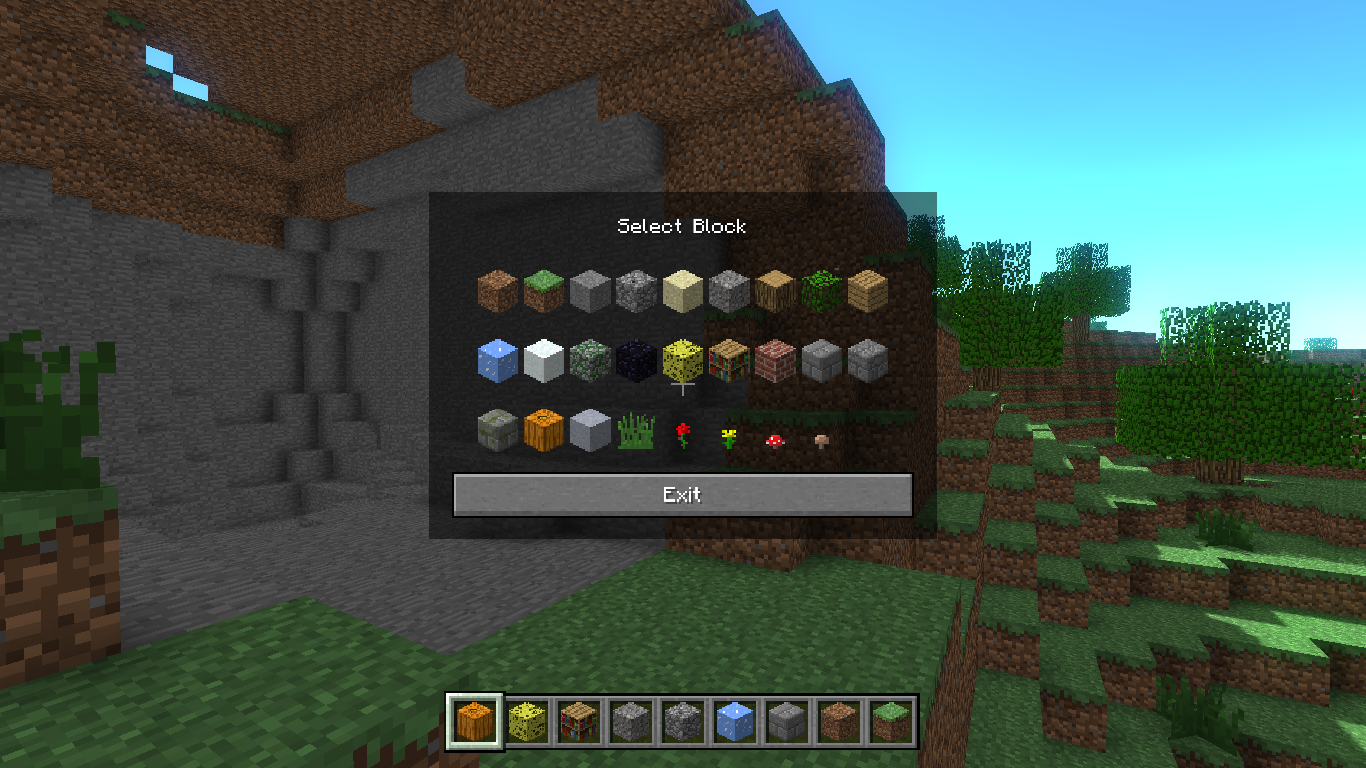Choose the mossy cobblestone block

589,361
